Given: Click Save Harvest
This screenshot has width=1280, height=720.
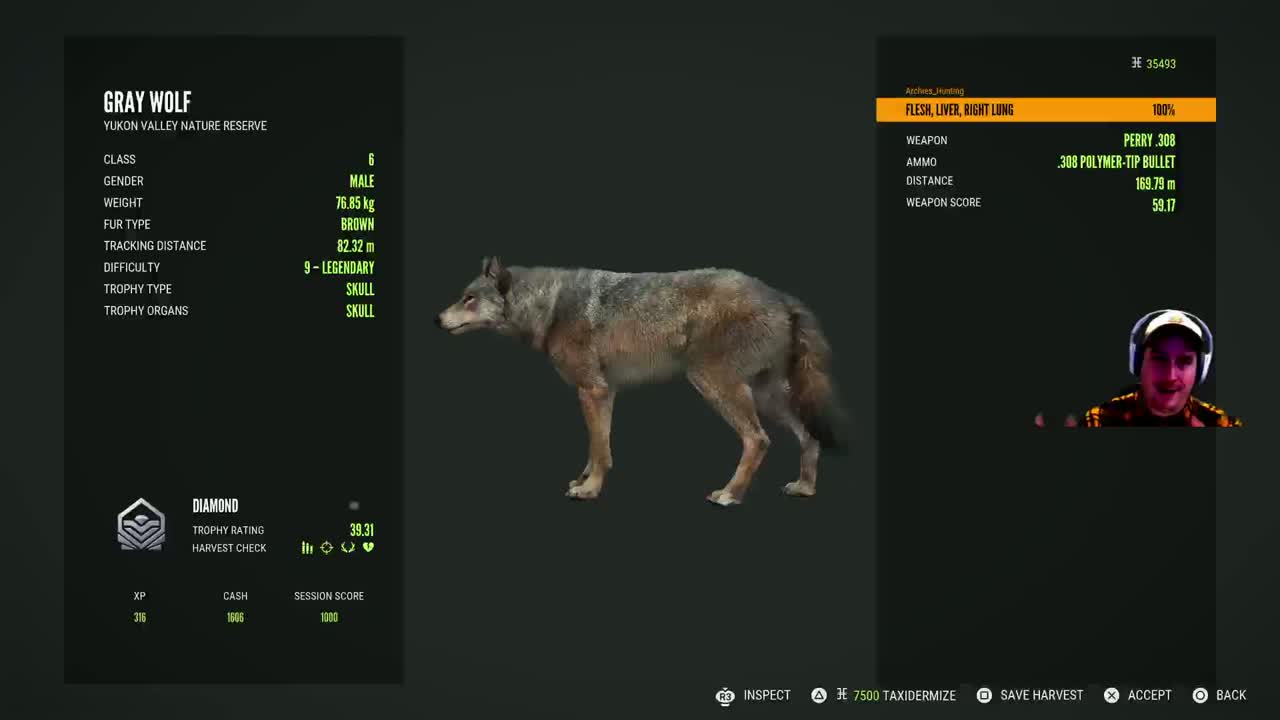Looking at the screenshot, I should coord(1029,695).
